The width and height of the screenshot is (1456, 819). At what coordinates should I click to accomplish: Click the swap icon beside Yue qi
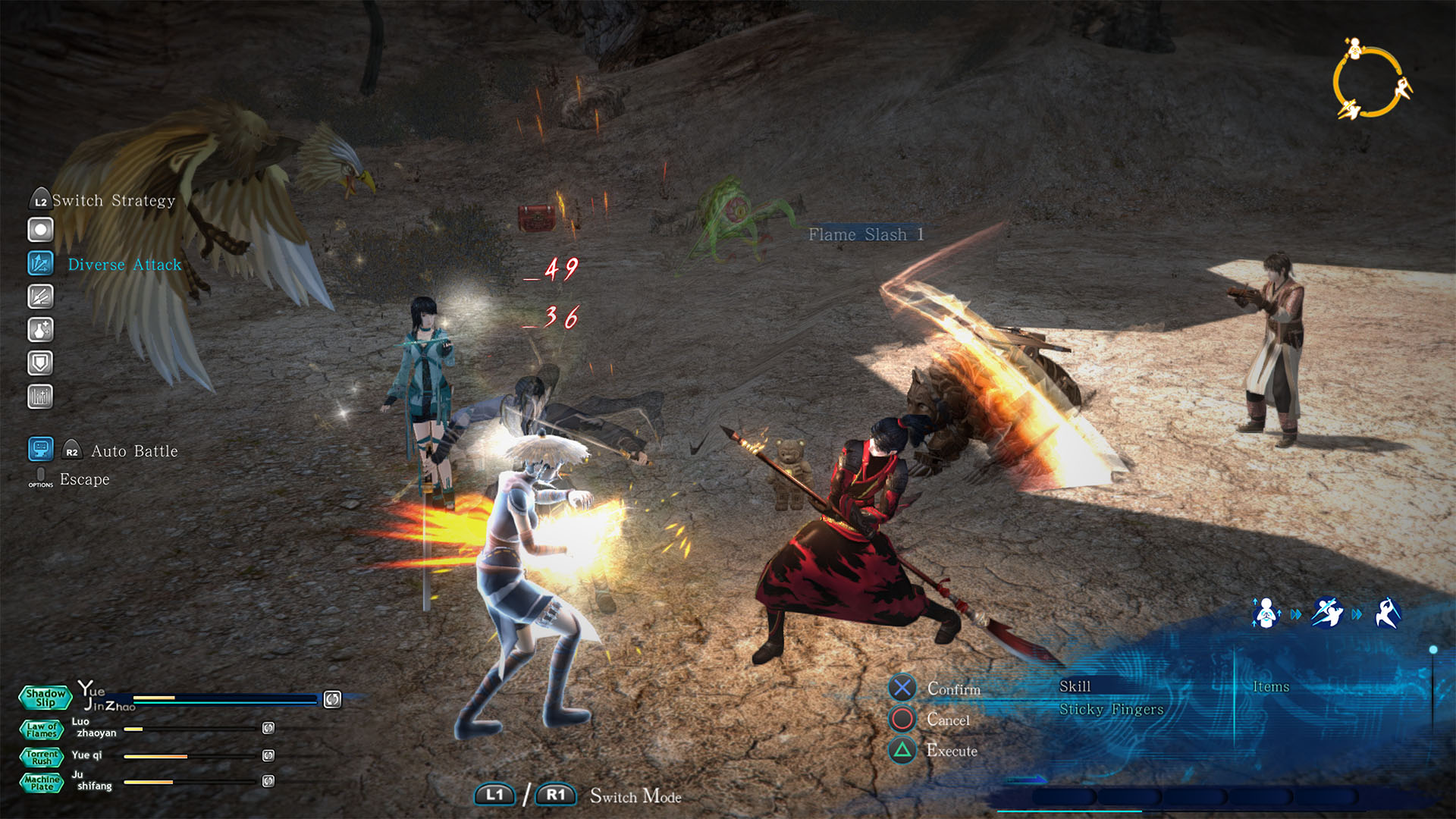point(268,755)
